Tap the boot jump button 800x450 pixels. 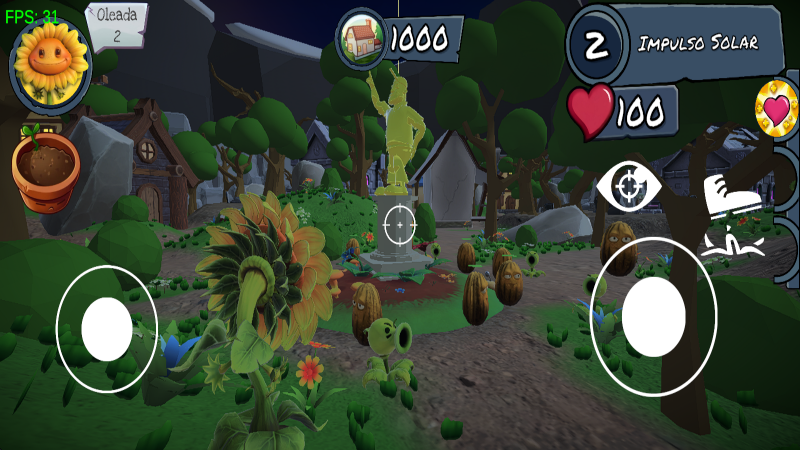(x=733, y=195)
